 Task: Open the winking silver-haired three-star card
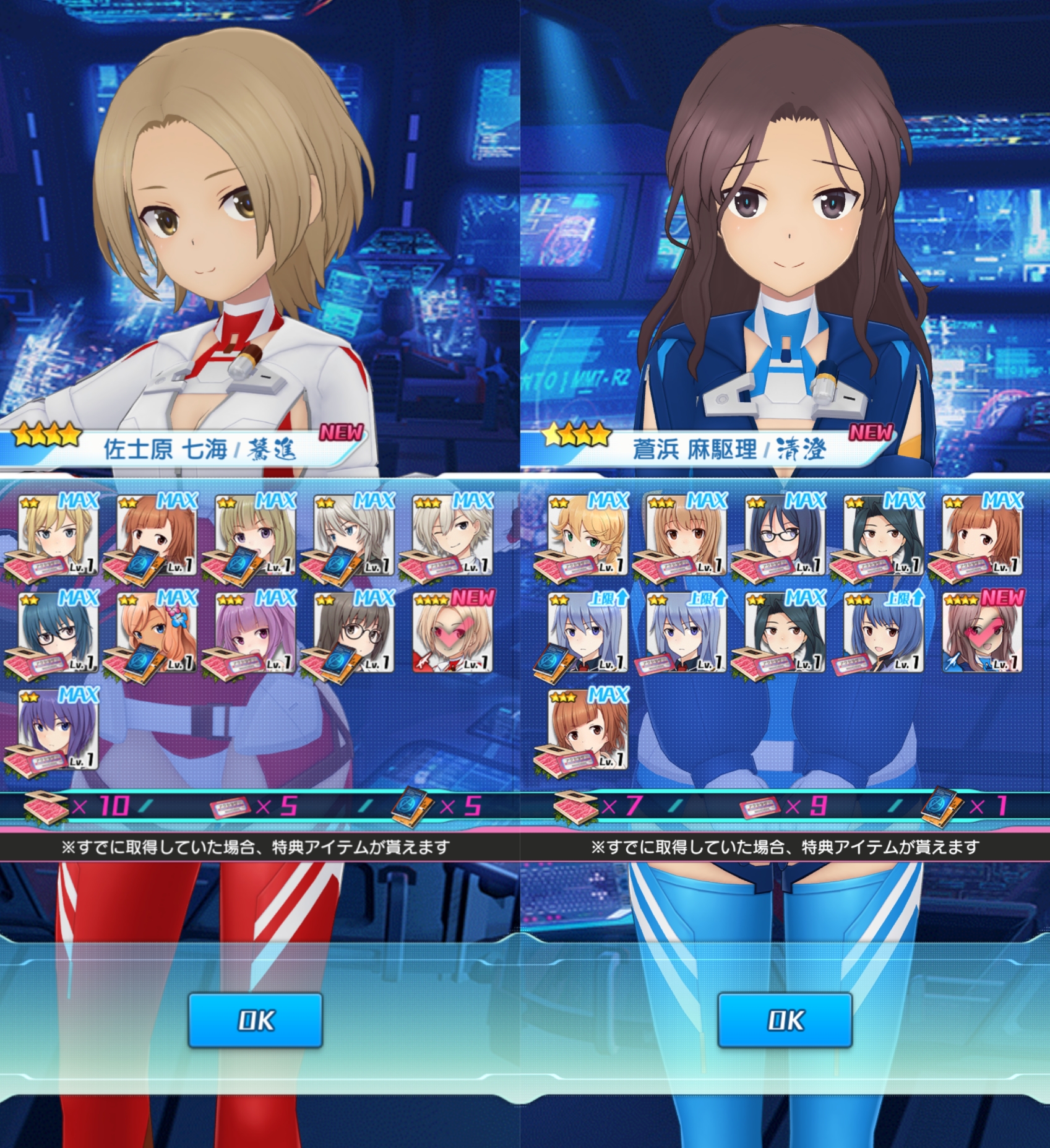453,535
